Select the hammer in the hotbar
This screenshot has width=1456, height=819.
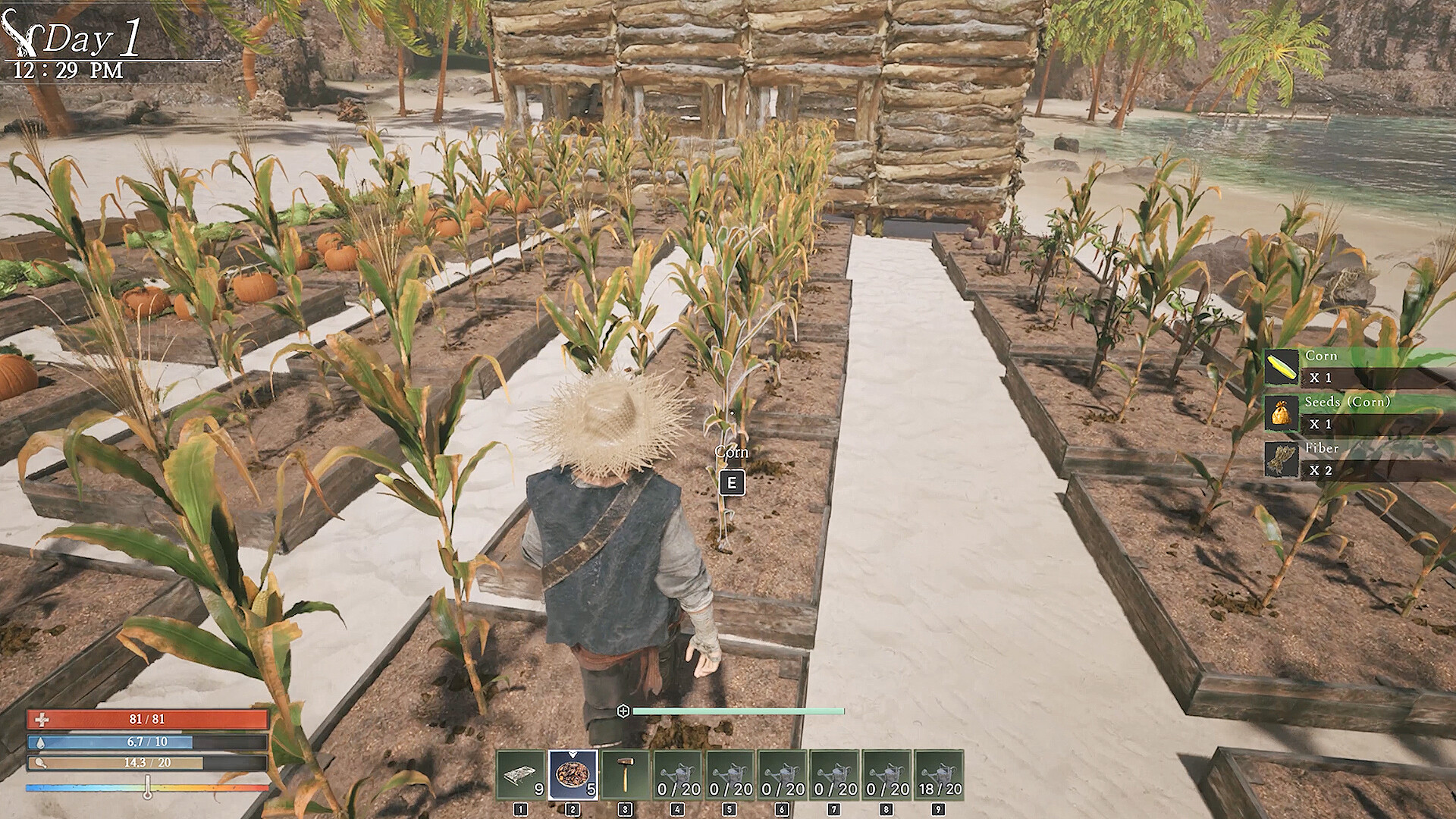tap(625, 775)
